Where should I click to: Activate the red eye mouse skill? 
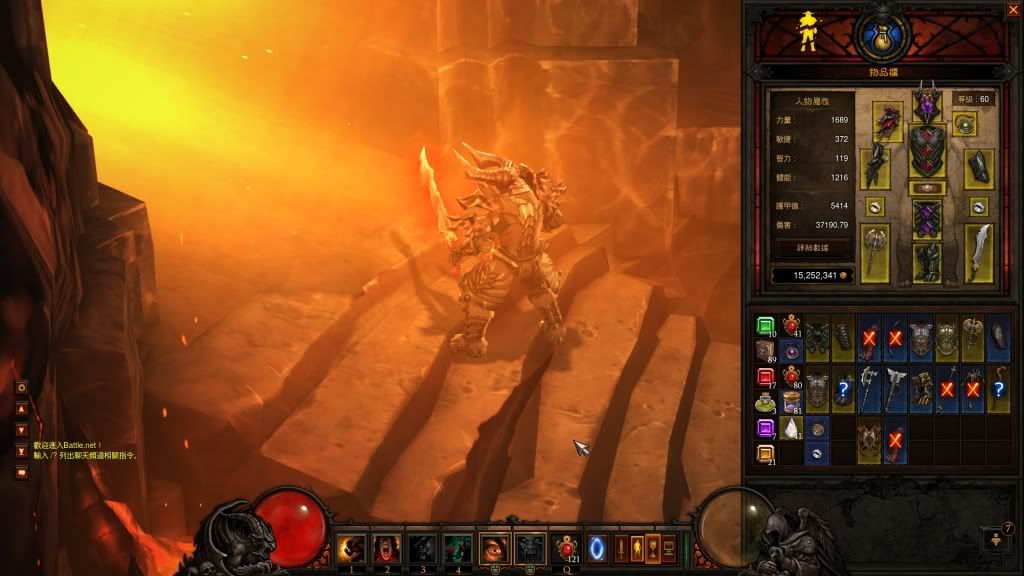[x=493, y=547]
